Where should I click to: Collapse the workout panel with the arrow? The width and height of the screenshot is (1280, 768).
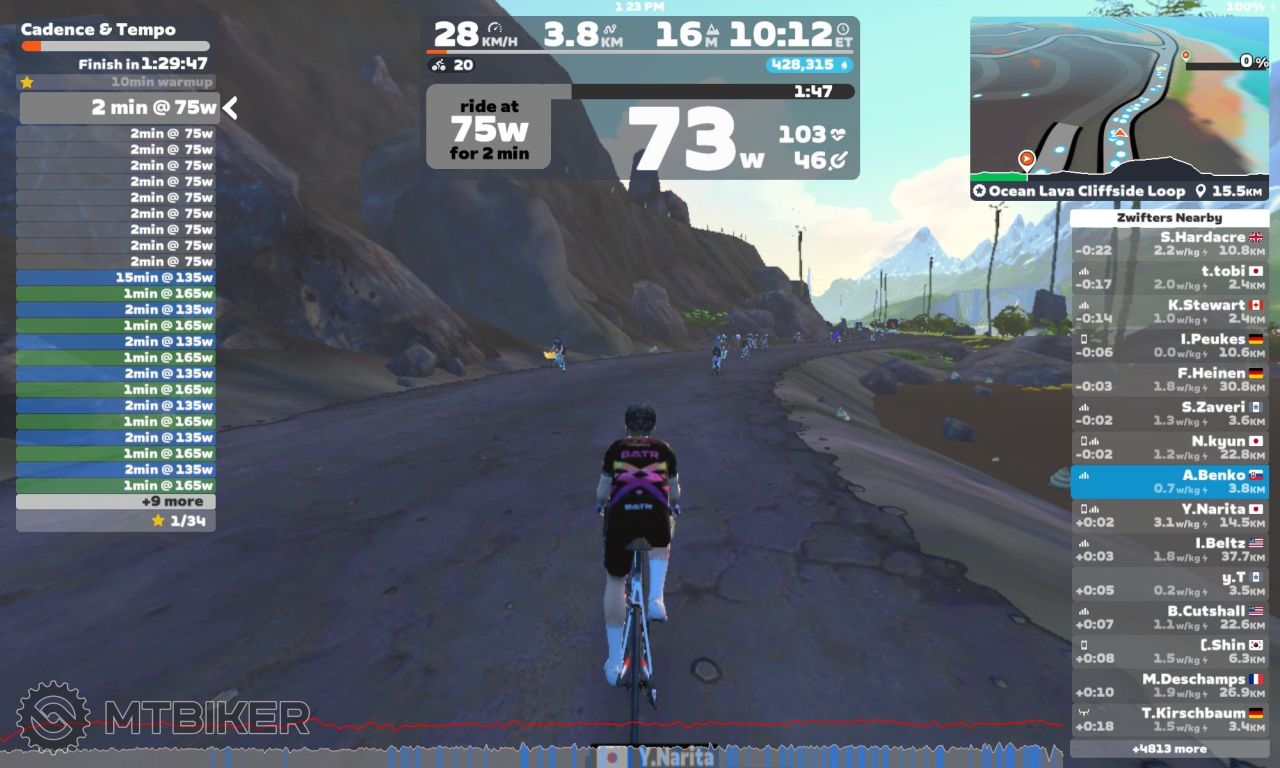(230, 107)
